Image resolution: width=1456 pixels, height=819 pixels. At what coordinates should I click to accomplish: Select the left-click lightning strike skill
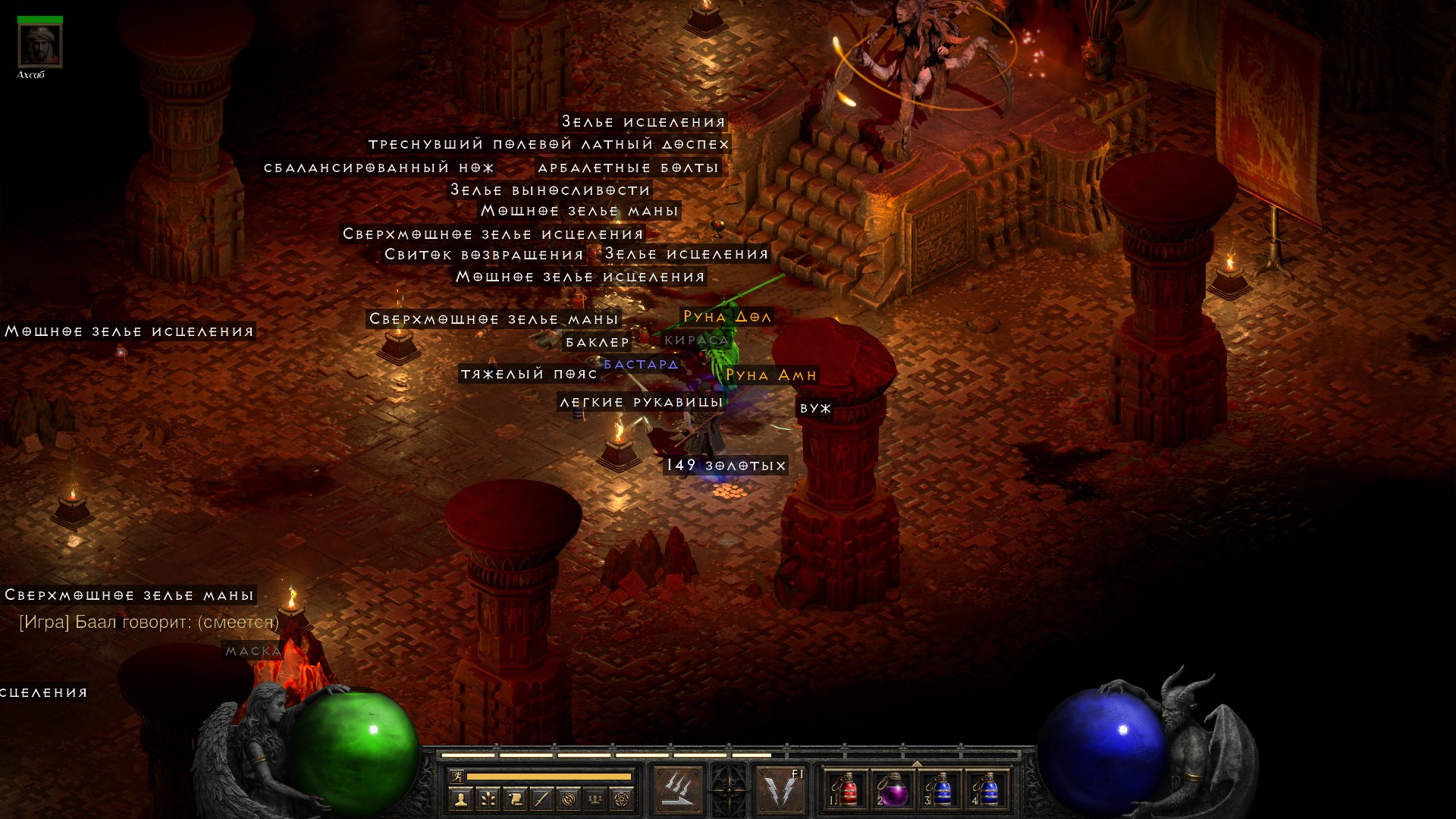point(676,790)
